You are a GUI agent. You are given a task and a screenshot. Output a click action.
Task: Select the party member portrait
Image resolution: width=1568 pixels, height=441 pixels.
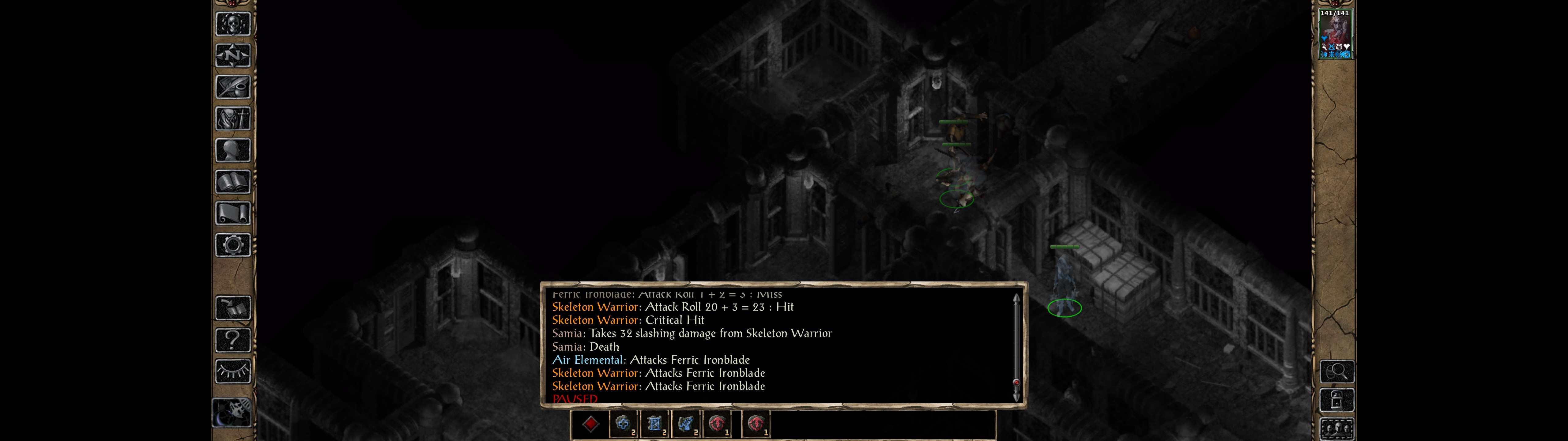[1335, 34]
